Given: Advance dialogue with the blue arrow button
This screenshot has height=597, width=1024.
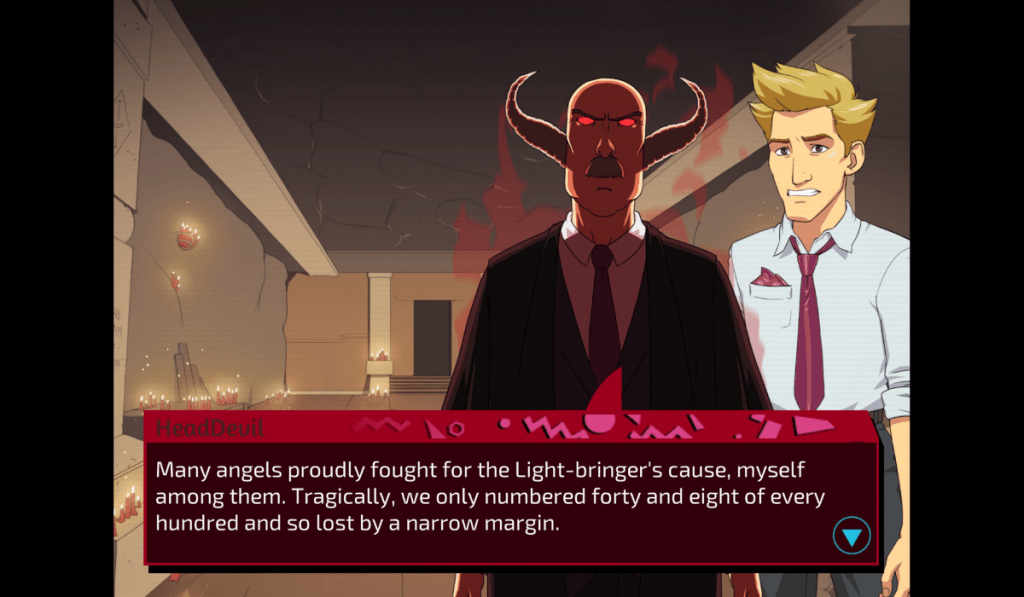Looking at the screenshot, I should (x=851, y=537).
